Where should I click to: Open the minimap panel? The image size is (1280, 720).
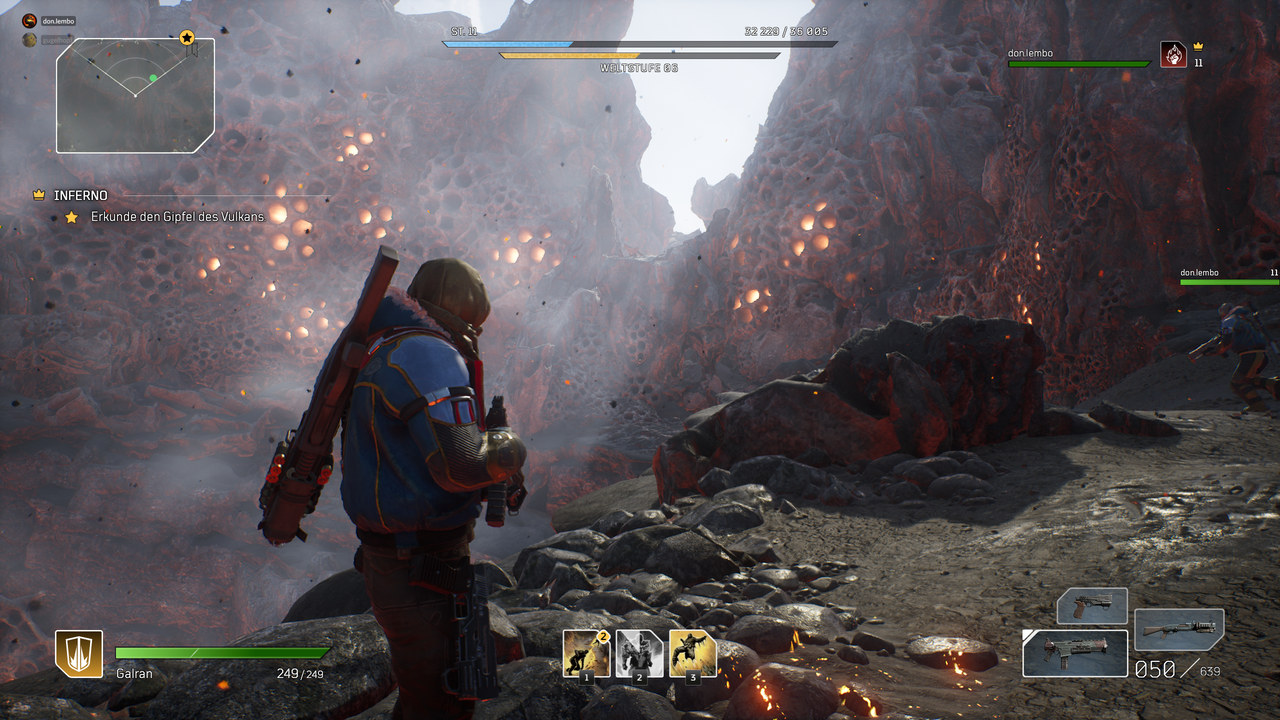[134, 96]
